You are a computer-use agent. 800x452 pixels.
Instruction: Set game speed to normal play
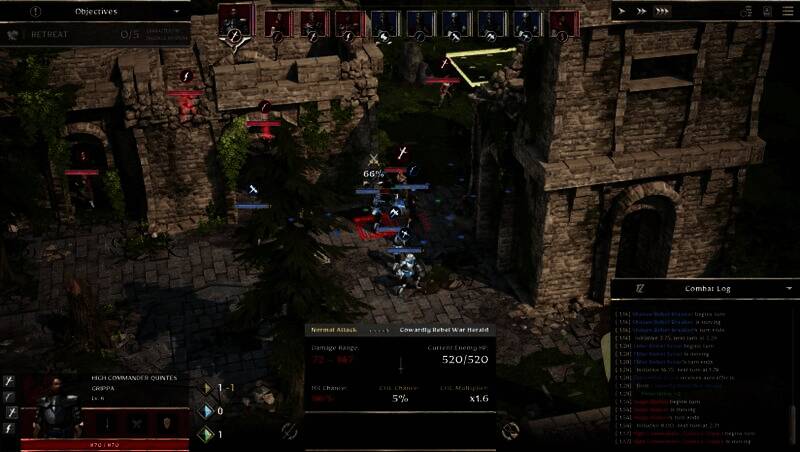point(622,12)
